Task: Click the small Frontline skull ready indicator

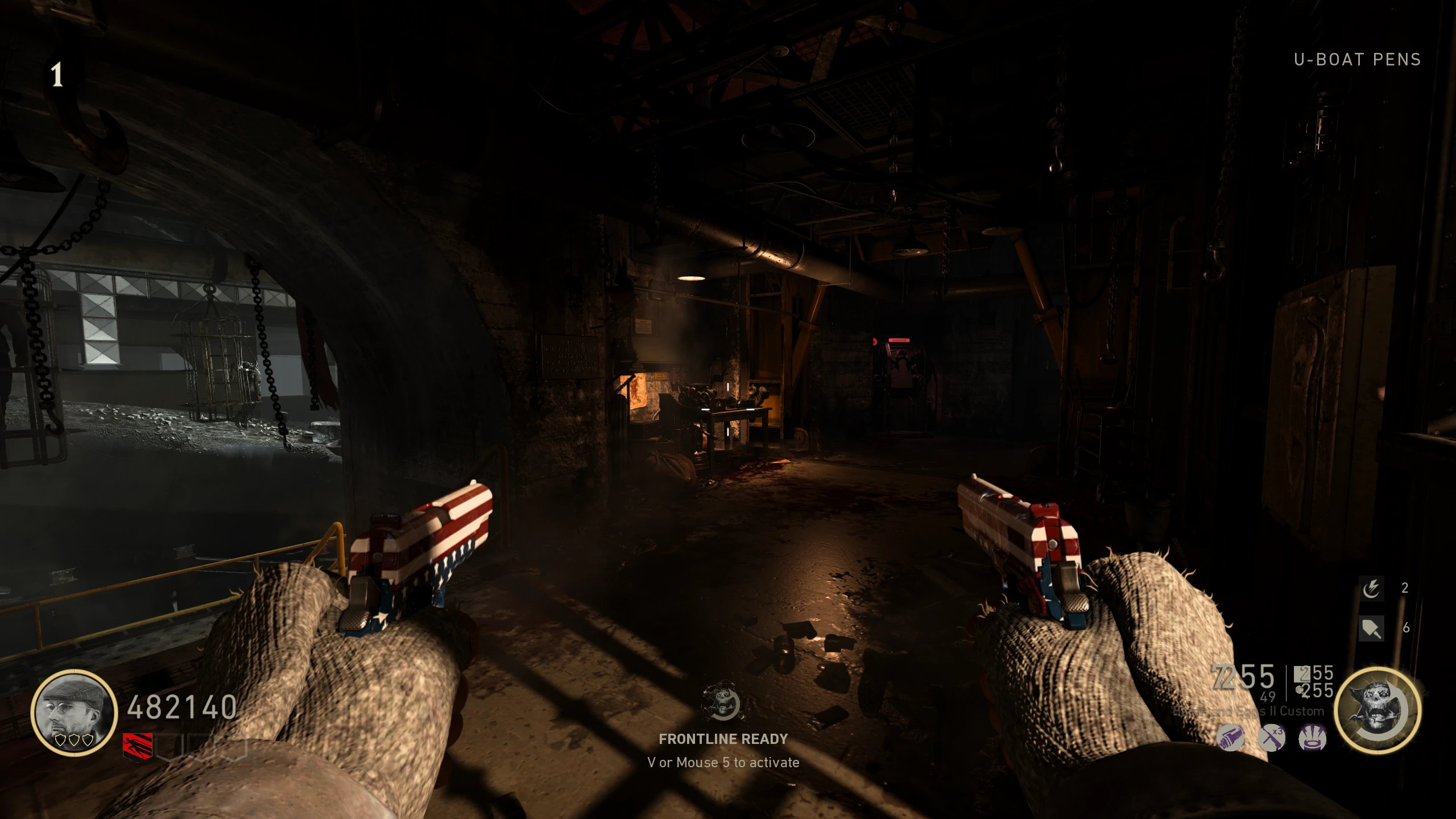Action: pyautogui.click(x=722, y=702)
